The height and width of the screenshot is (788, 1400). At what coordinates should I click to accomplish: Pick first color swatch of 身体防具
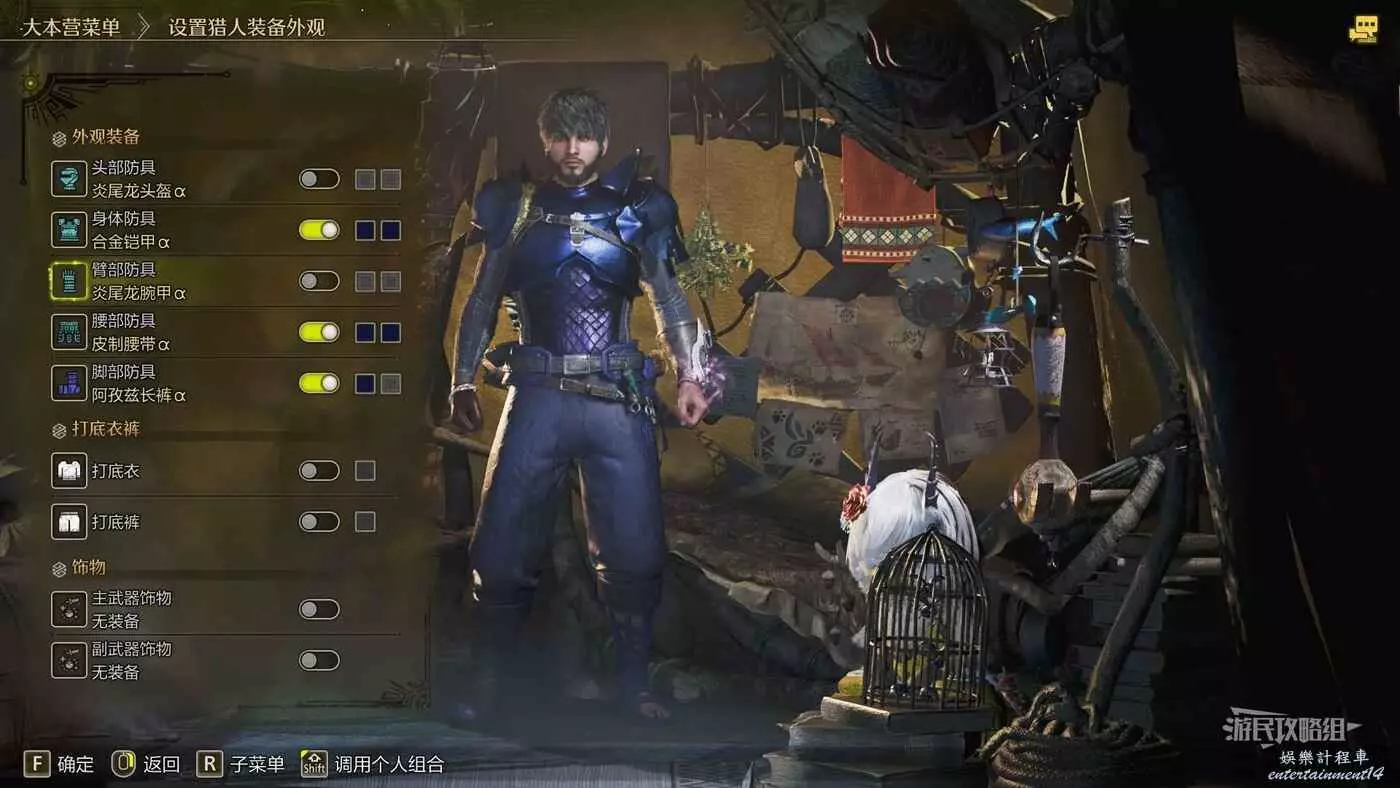pos(365,230)
